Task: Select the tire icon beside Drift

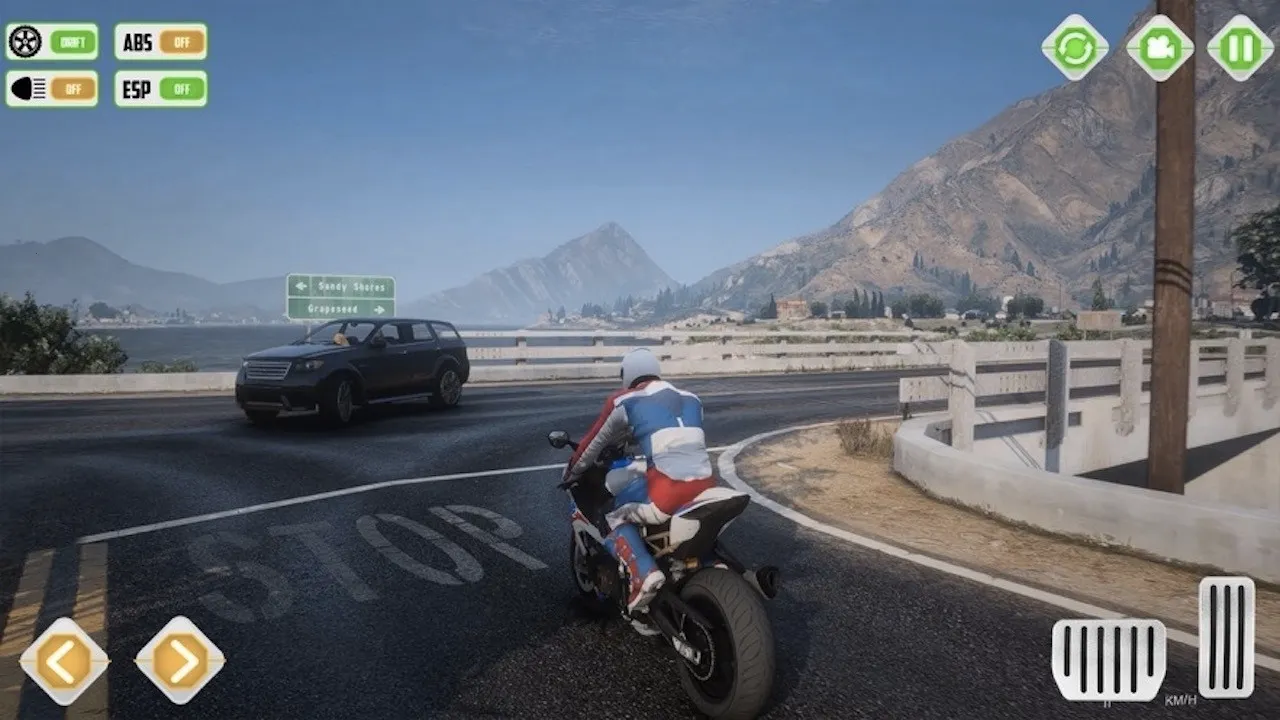Action: (25, 43)
